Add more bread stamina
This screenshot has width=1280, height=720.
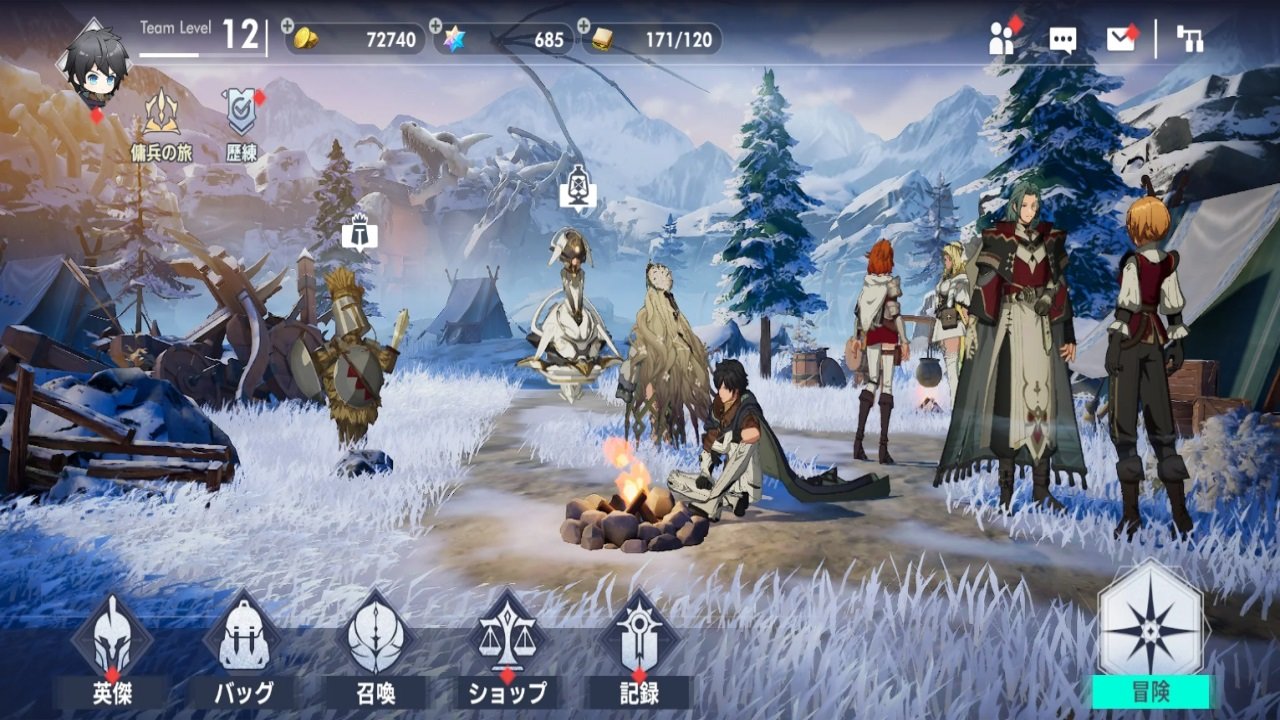coord(582,25)
